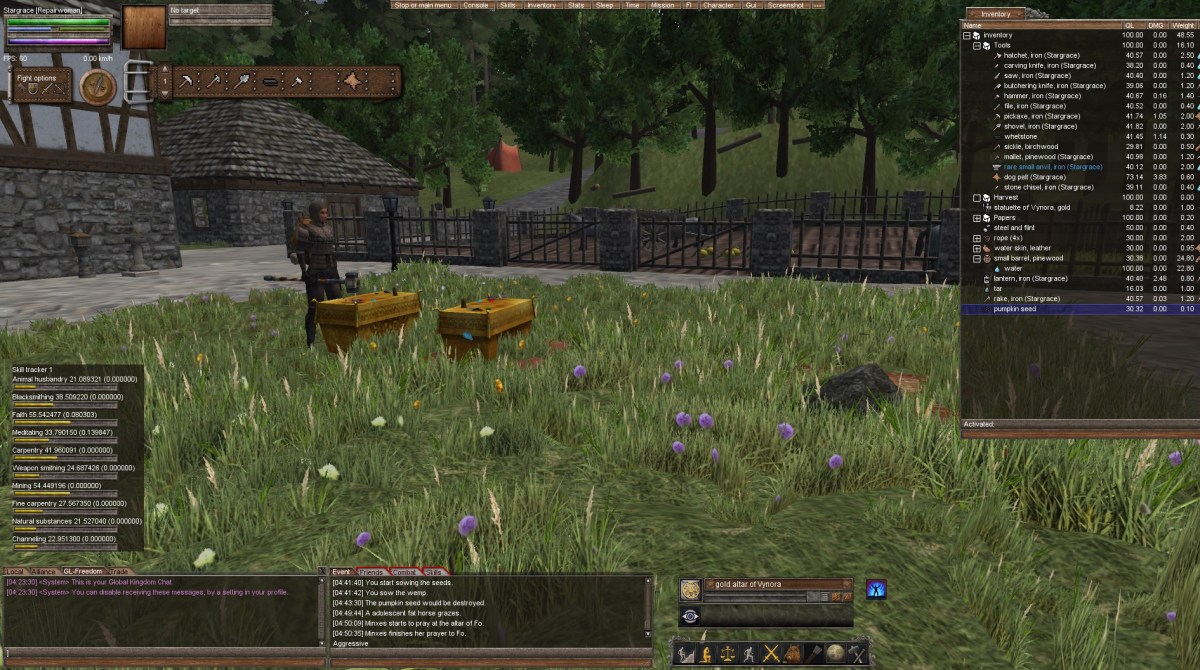Open the Skills window
1200x670 pixels.
tap(508, 5)
